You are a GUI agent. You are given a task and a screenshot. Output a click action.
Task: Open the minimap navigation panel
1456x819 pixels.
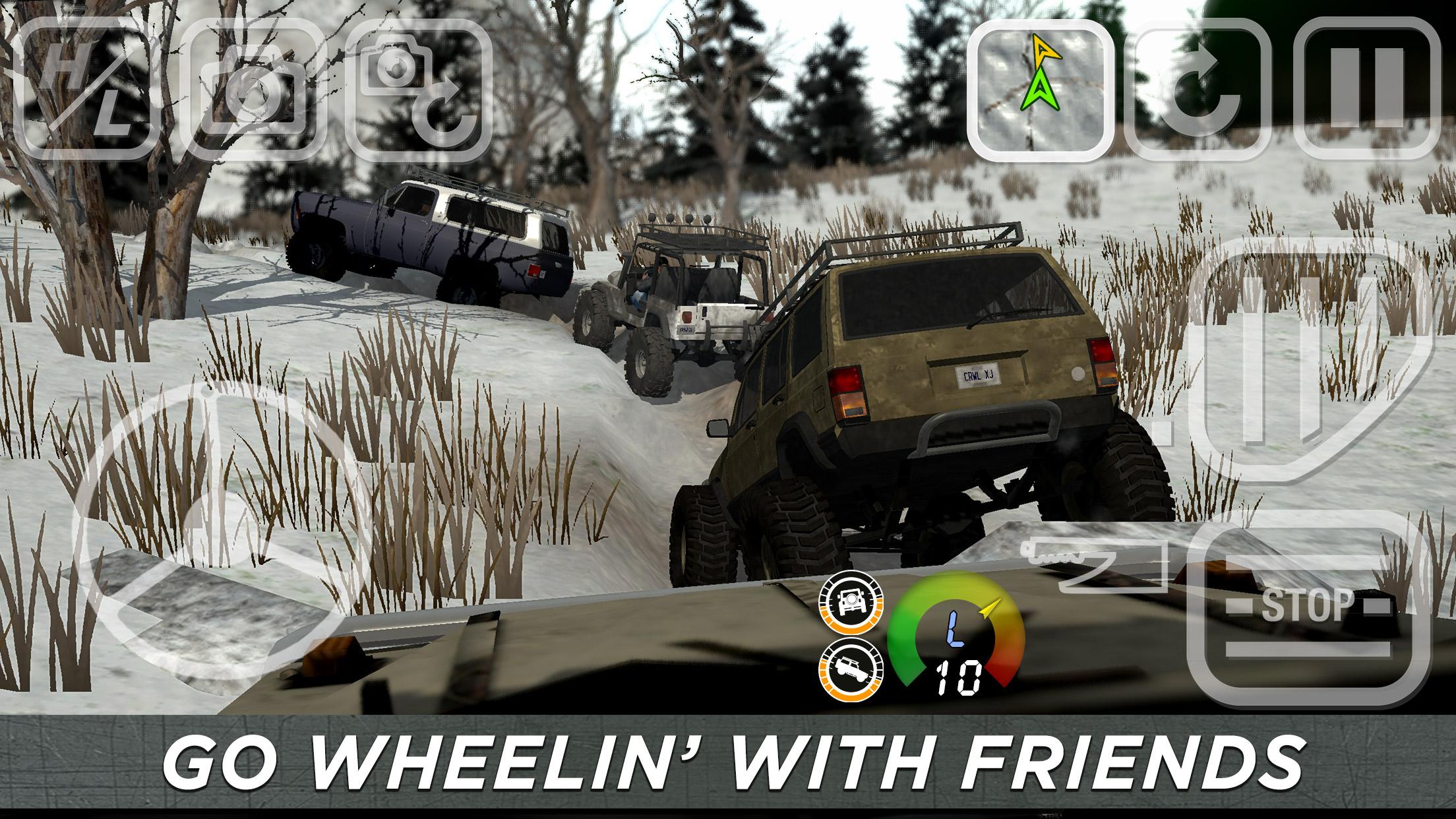(x=1041, y=89)
